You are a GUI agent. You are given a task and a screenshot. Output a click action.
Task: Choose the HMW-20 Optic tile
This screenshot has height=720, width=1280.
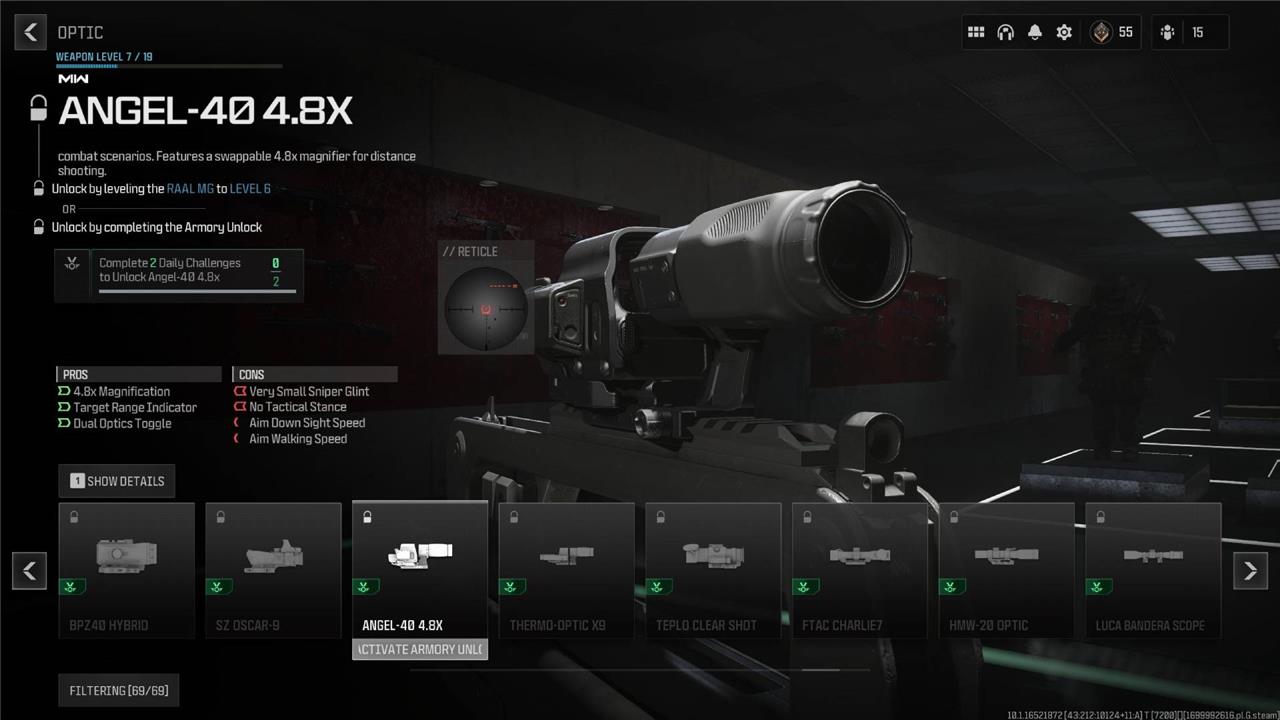(1007, 569)
